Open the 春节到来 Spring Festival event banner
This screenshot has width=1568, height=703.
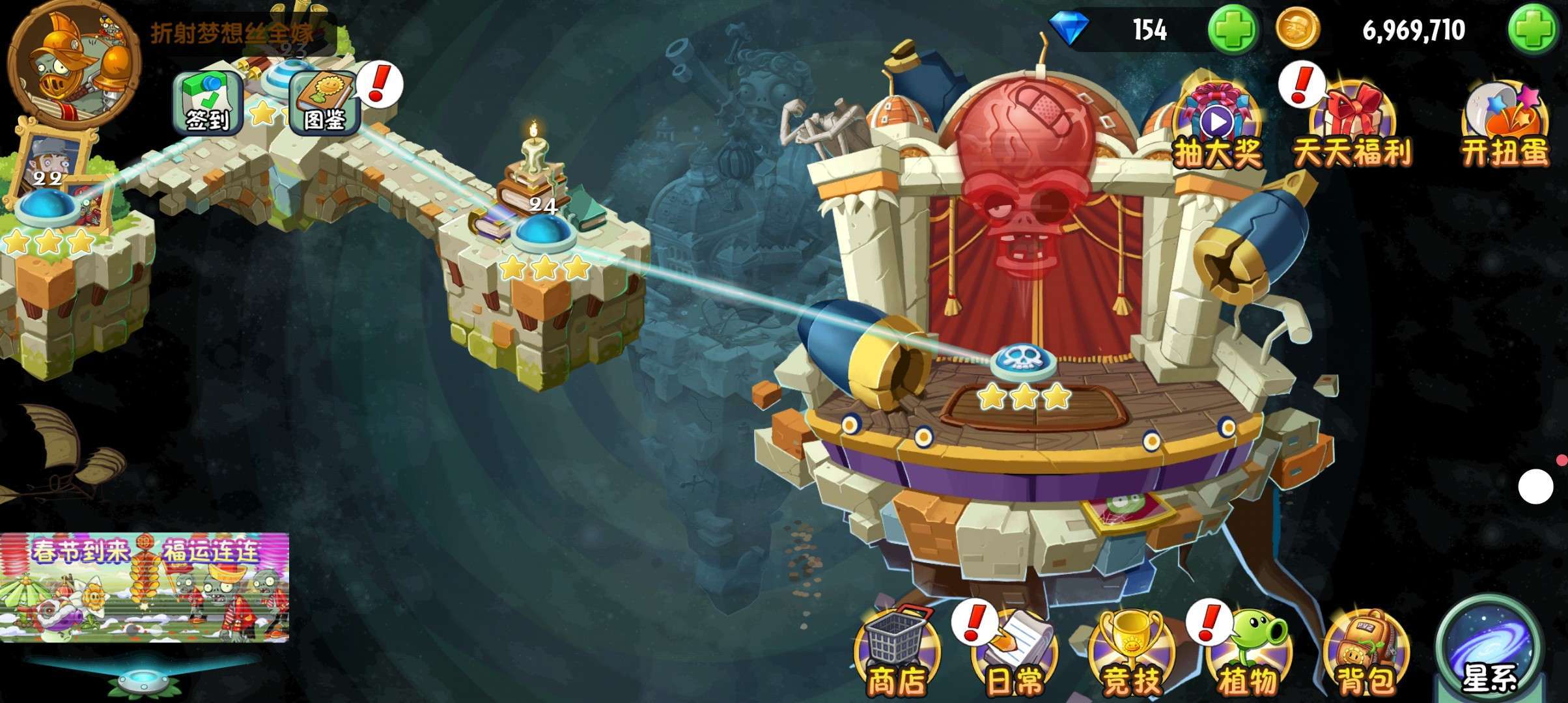tap(145, 587)
